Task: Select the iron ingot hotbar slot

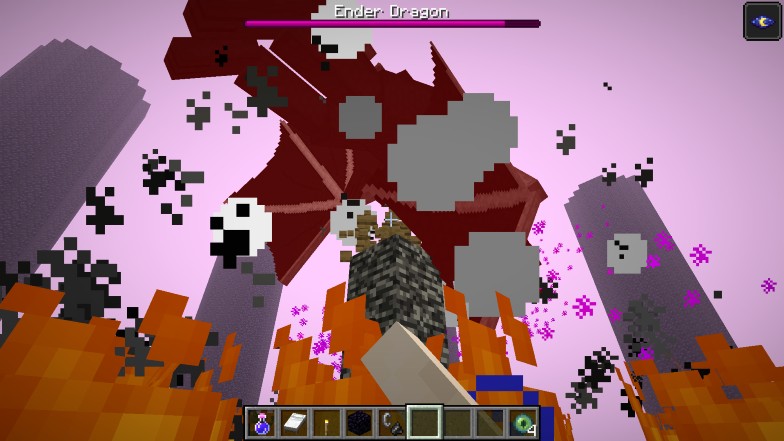Action: point(294,423)
